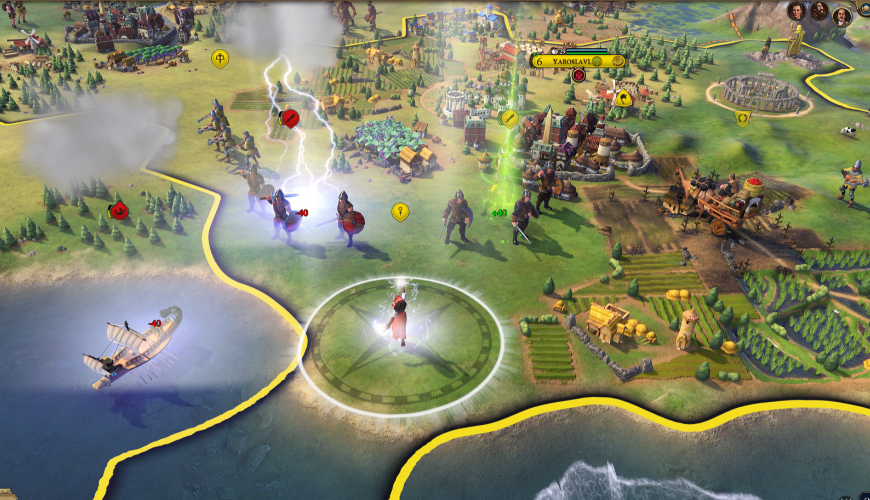Select the gold-ringed mustached leader portrait
The width and height of the screenshot is (870, 500).
point(841,15)
